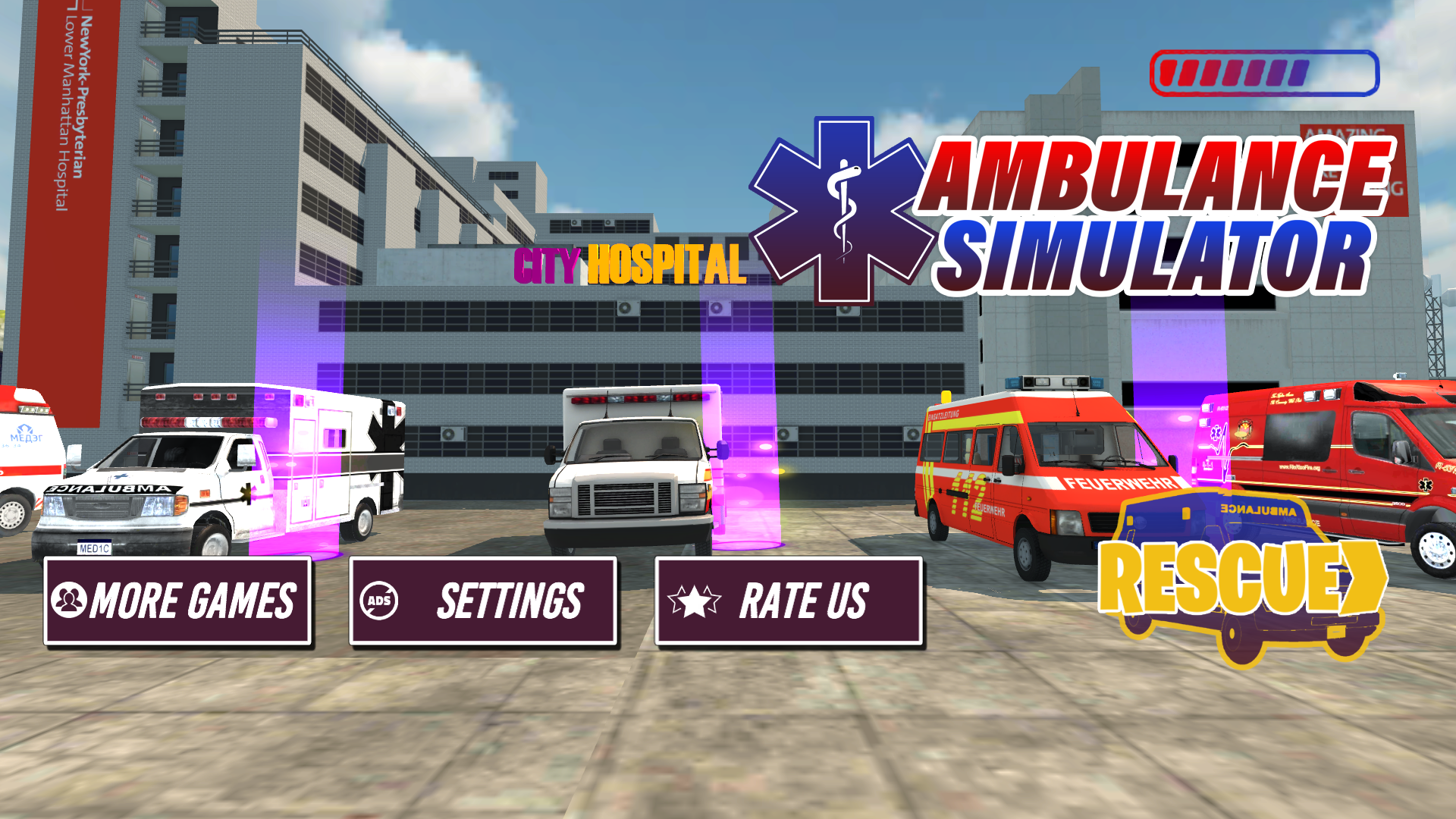This screenshot has height=819, width=1456.
Task: Open More Games
Action: point(178,601)
